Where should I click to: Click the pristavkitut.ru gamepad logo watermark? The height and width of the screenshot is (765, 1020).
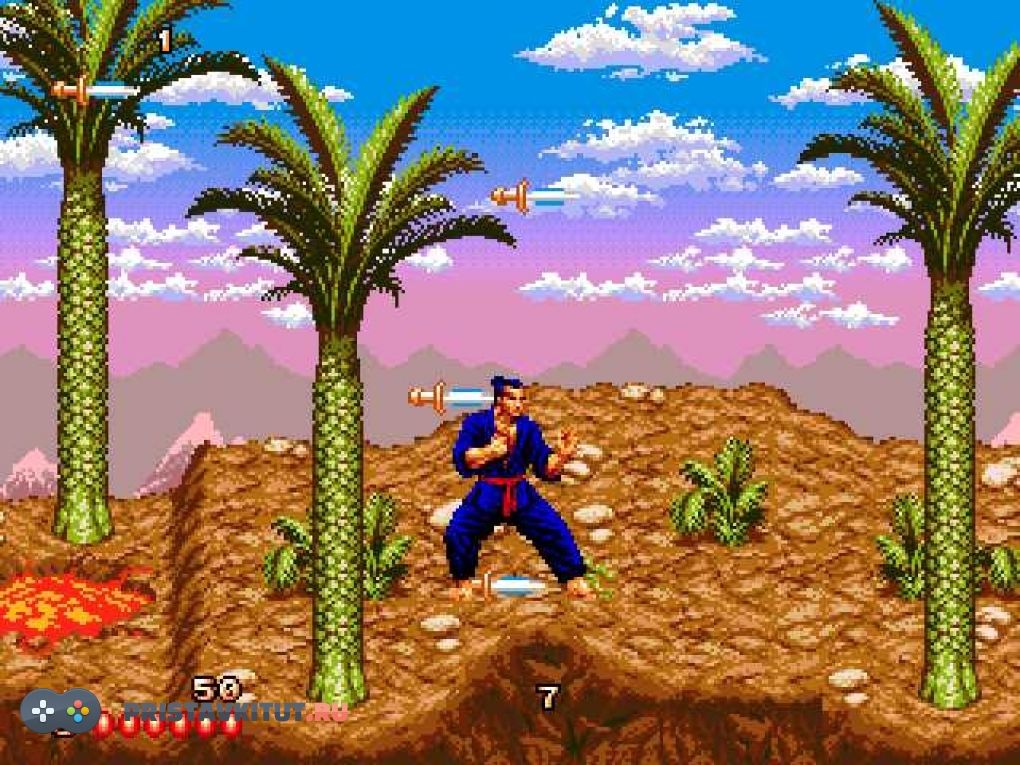tap(60, 711)
